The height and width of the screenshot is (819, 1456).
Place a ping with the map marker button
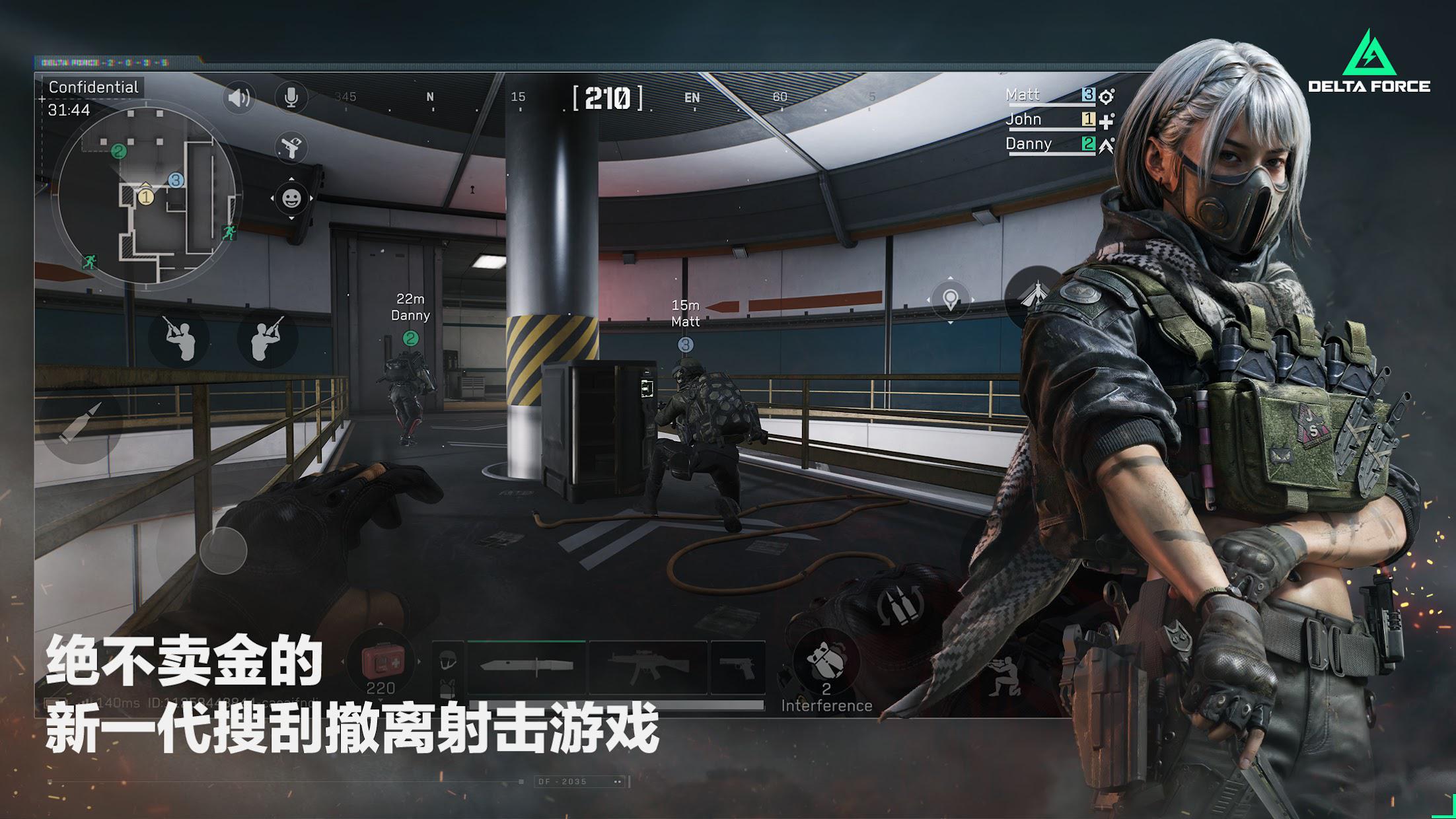(950, 299)
